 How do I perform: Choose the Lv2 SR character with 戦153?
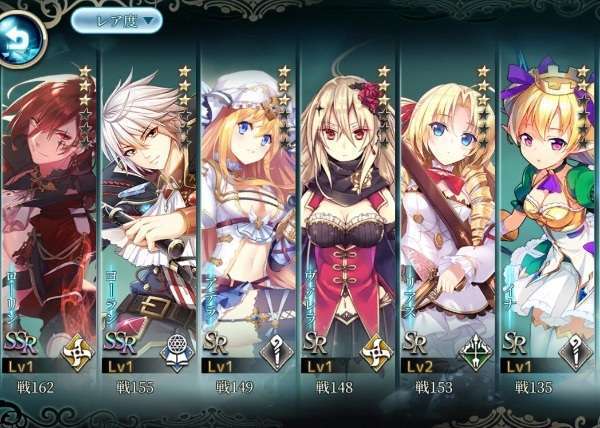coord(447,220)
